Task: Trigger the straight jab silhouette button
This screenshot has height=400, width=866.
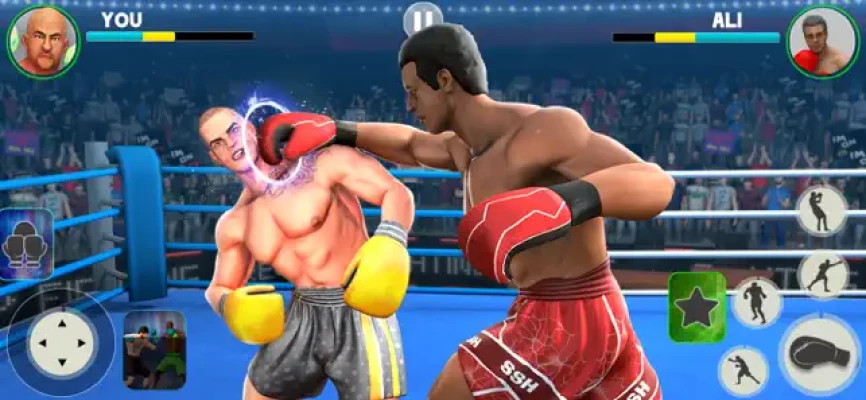Action: [821, 272]
